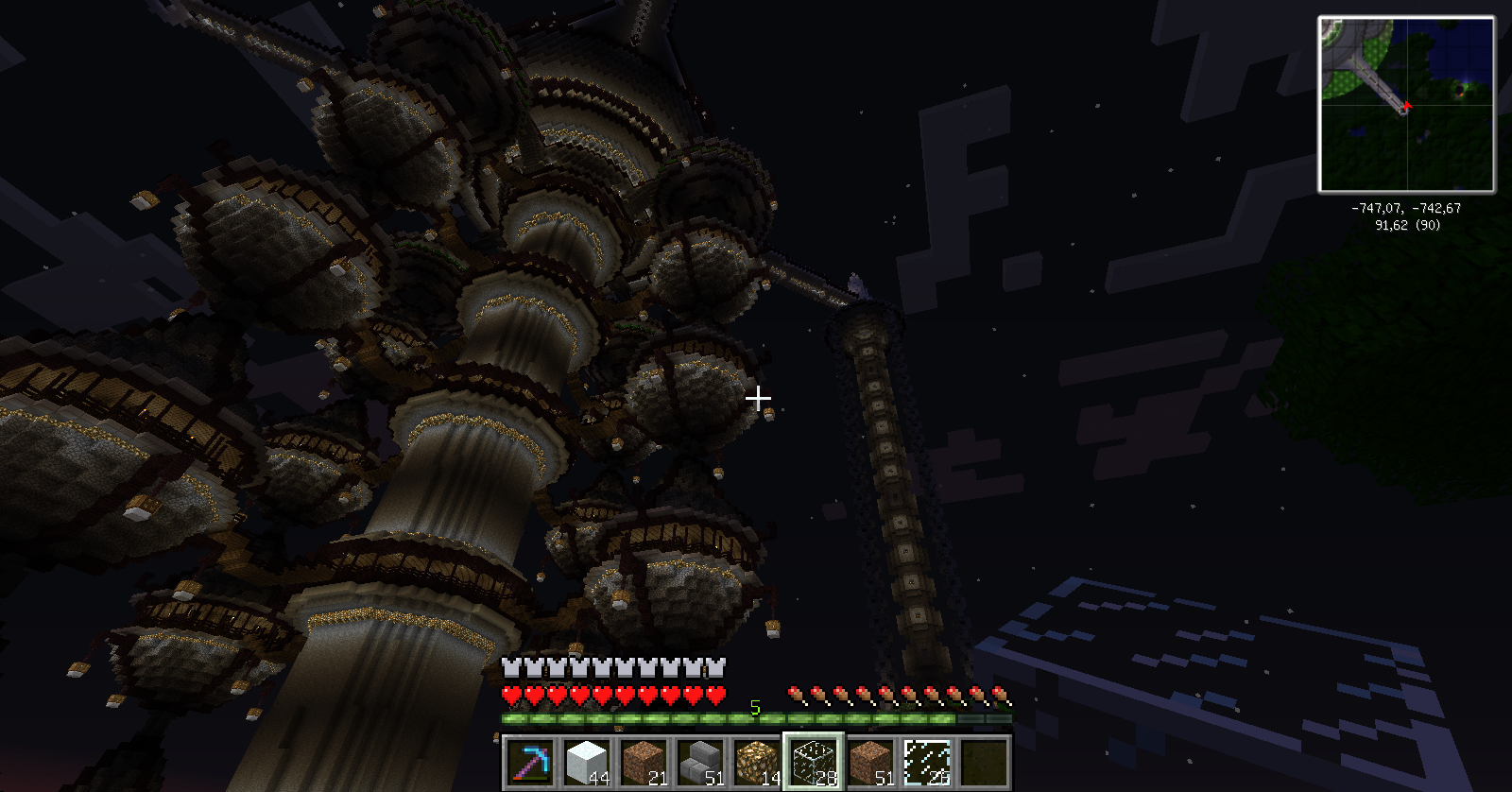1512x792 pixels.
Task: Choose the dirt stack of 21
Action: [642, 762]
